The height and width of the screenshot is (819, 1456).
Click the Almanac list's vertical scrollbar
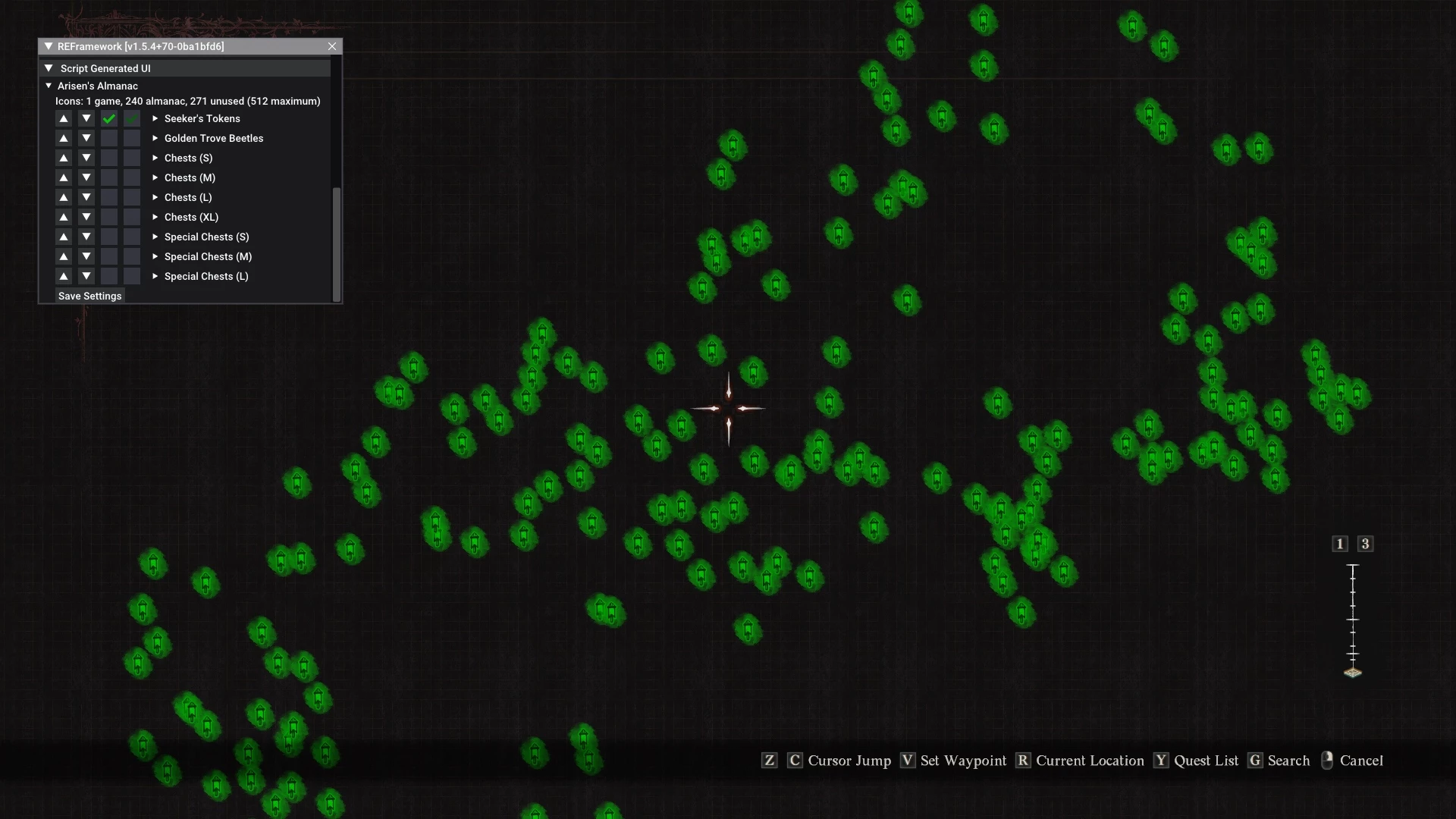click(337, 243)
